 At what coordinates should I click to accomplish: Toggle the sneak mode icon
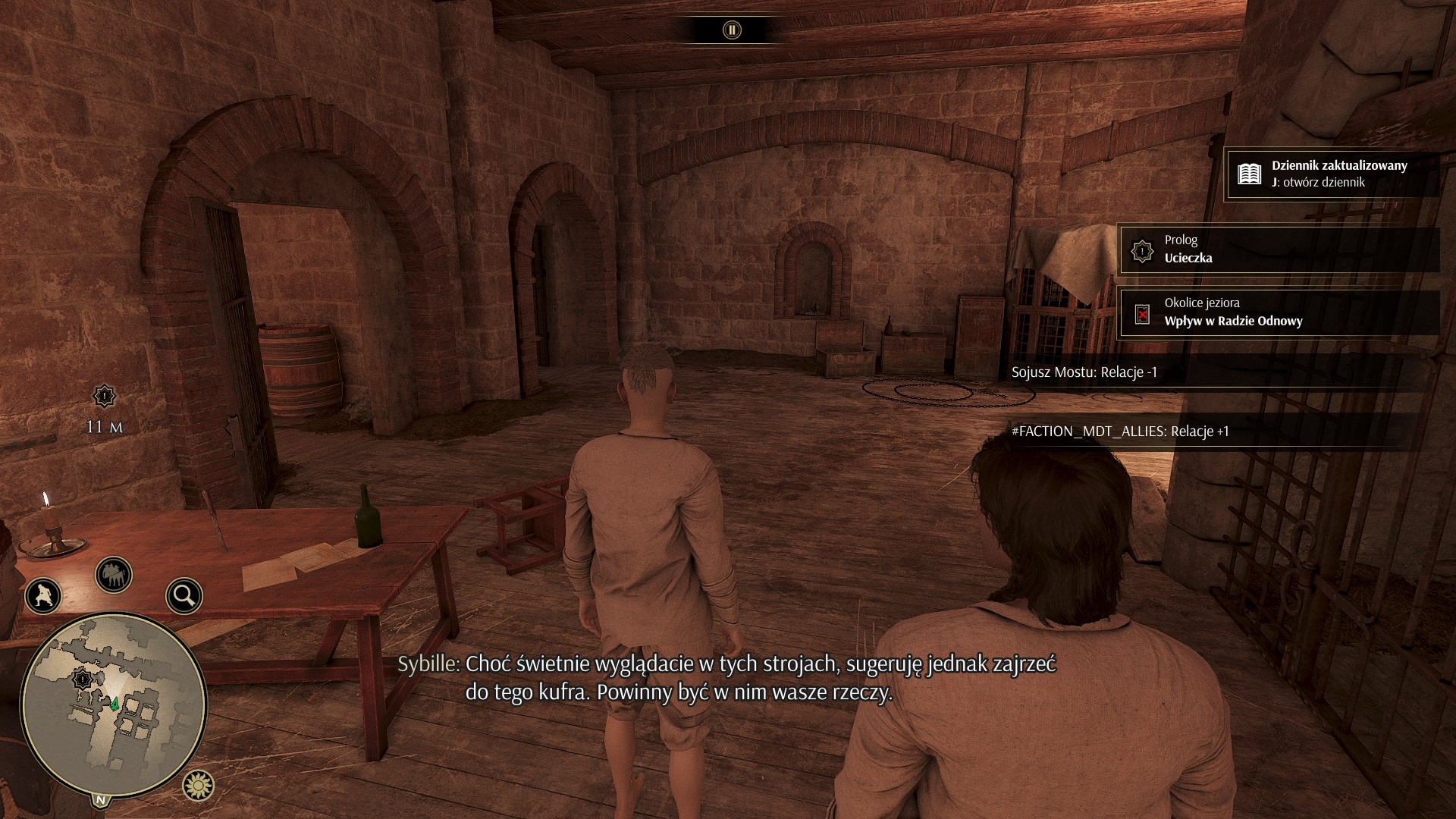coord(43,596)
